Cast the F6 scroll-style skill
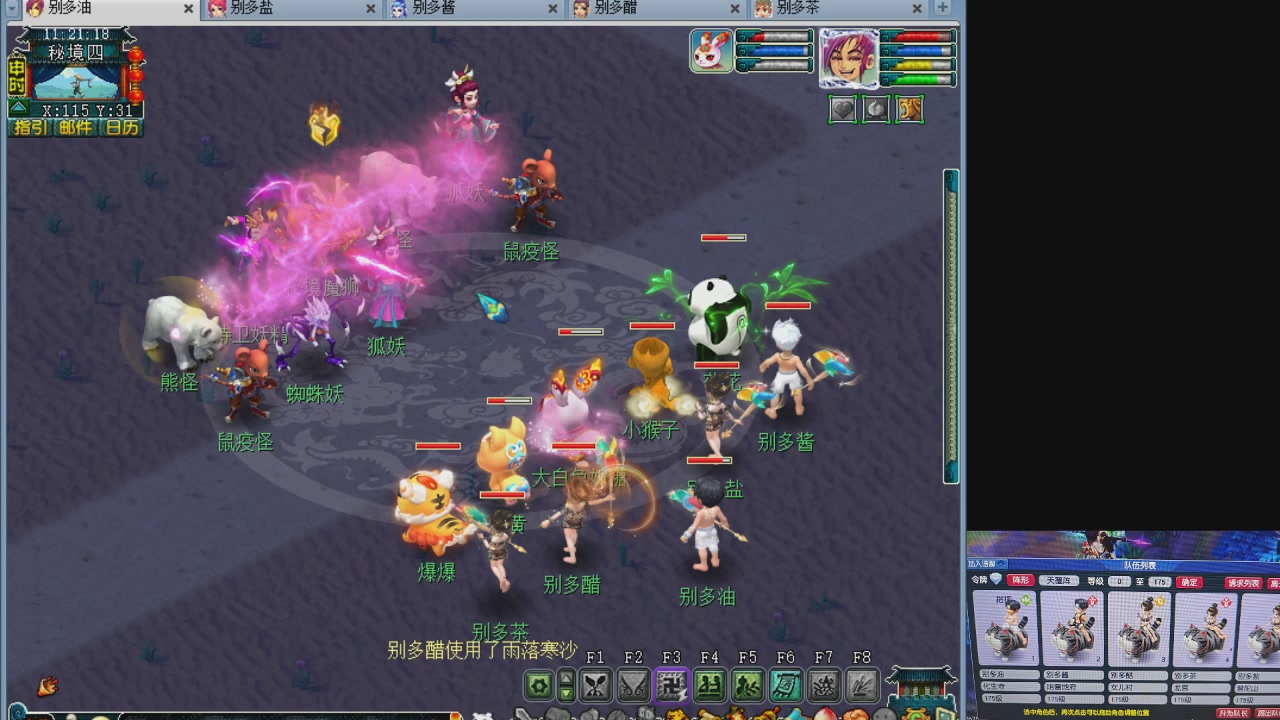1280x720 pixels. coord(786,684)
